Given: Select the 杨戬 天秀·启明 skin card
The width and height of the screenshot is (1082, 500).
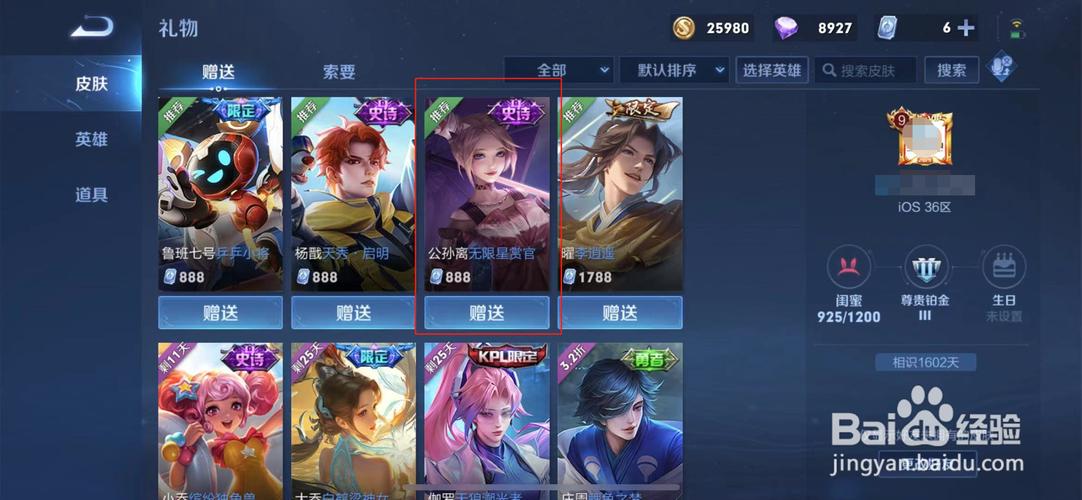Looking at the screenshot, I should [353, 193].
